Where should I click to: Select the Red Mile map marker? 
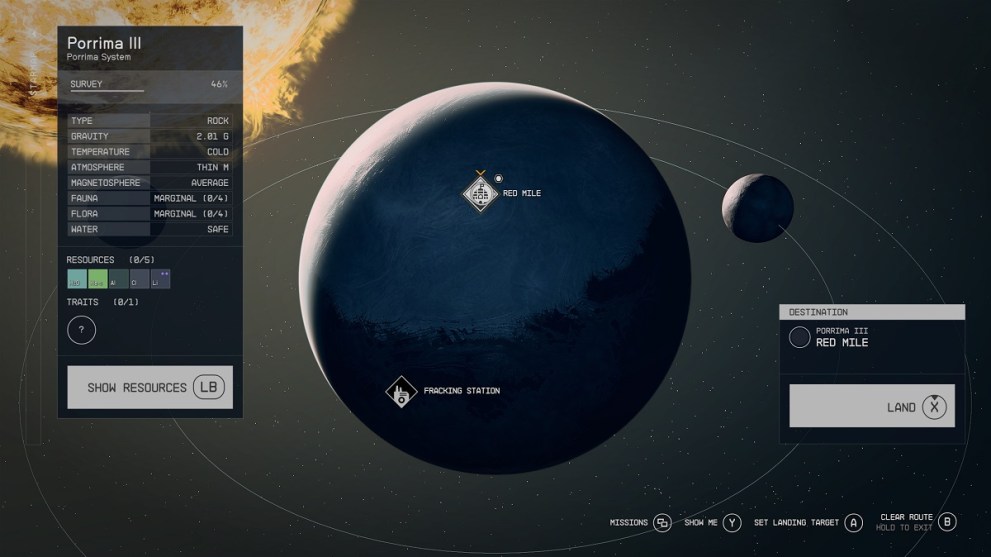(480, 192)
